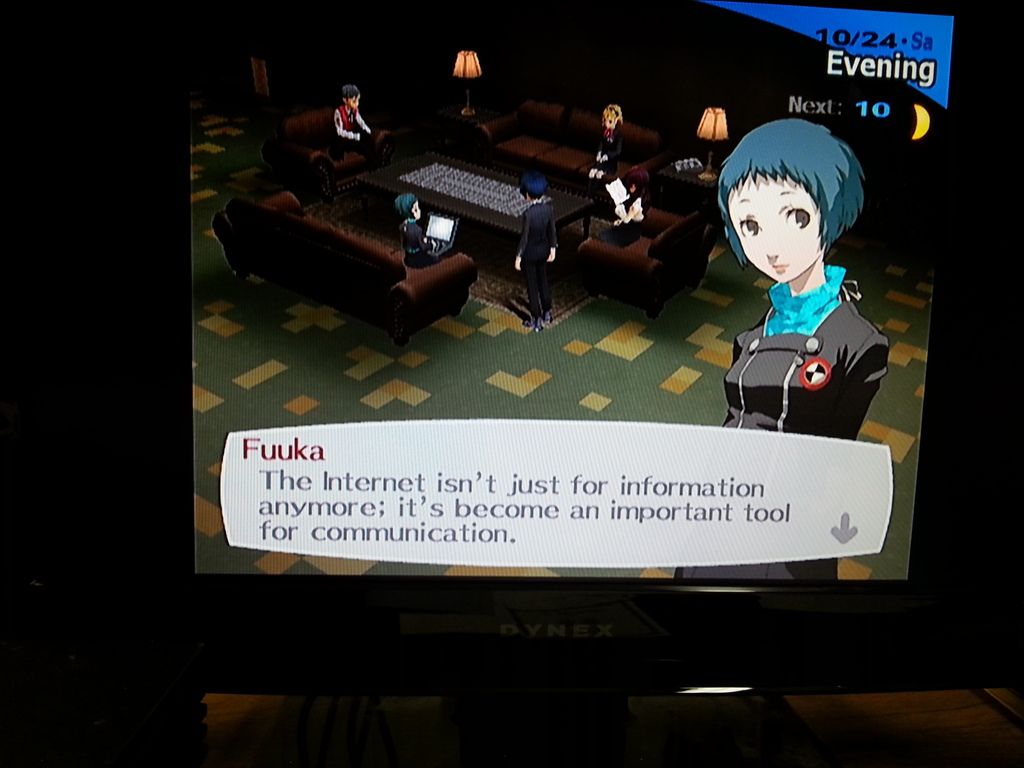Click Fuuka's dialogue text box to continue
Image resolution: width=1024 pixels, height=768 pixels.
click(540, 497)
